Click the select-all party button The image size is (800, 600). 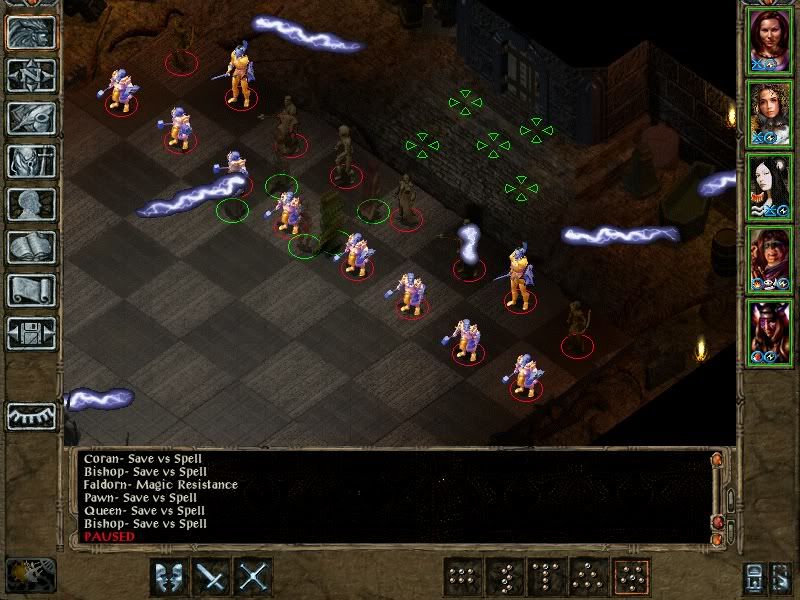pyautogui.click(x=754, y=578)
